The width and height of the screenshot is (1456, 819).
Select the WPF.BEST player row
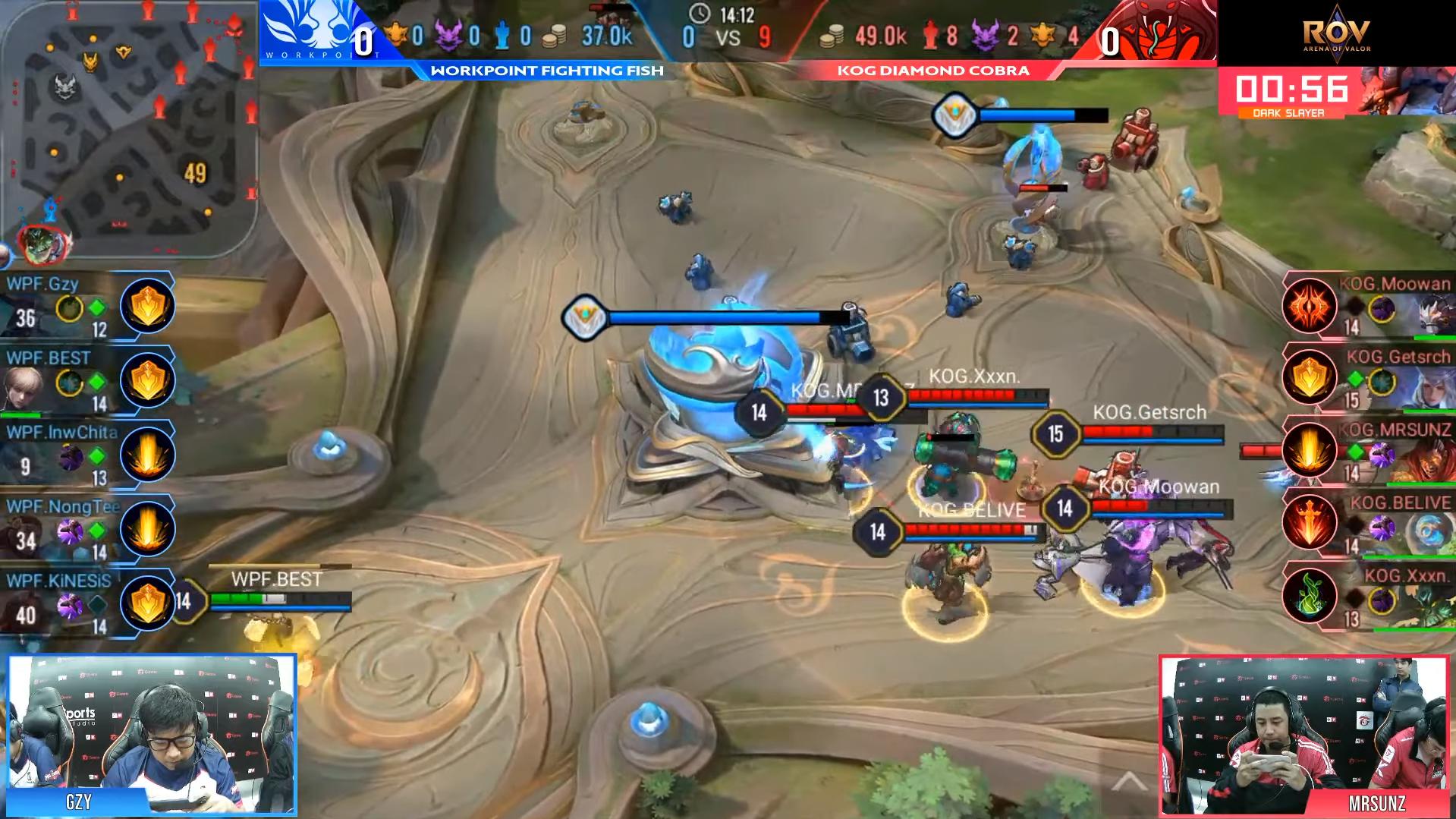tap(87, 381)
